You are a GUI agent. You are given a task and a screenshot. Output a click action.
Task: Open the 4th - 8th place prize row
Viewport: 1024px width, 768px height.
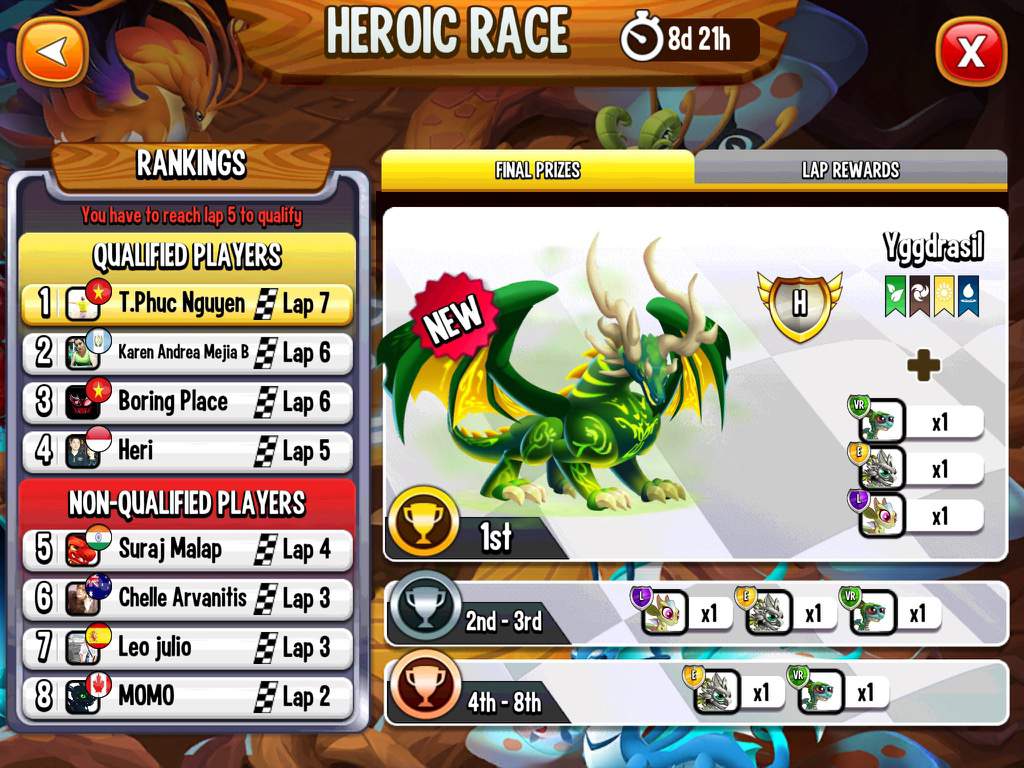[696, 692]
